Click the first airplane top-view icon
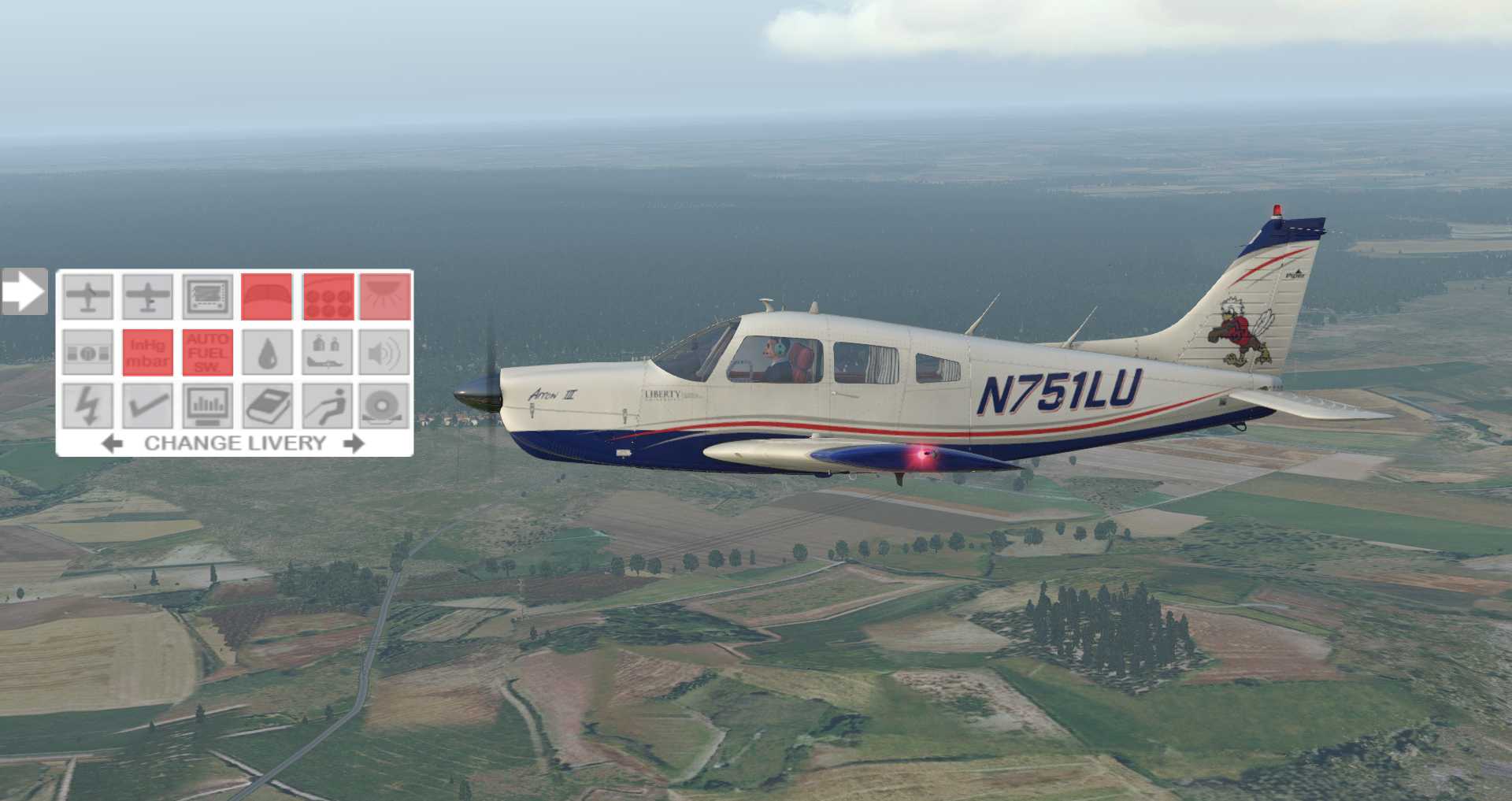Viewport: 1512px width, 801px height. tap(87, 297)
